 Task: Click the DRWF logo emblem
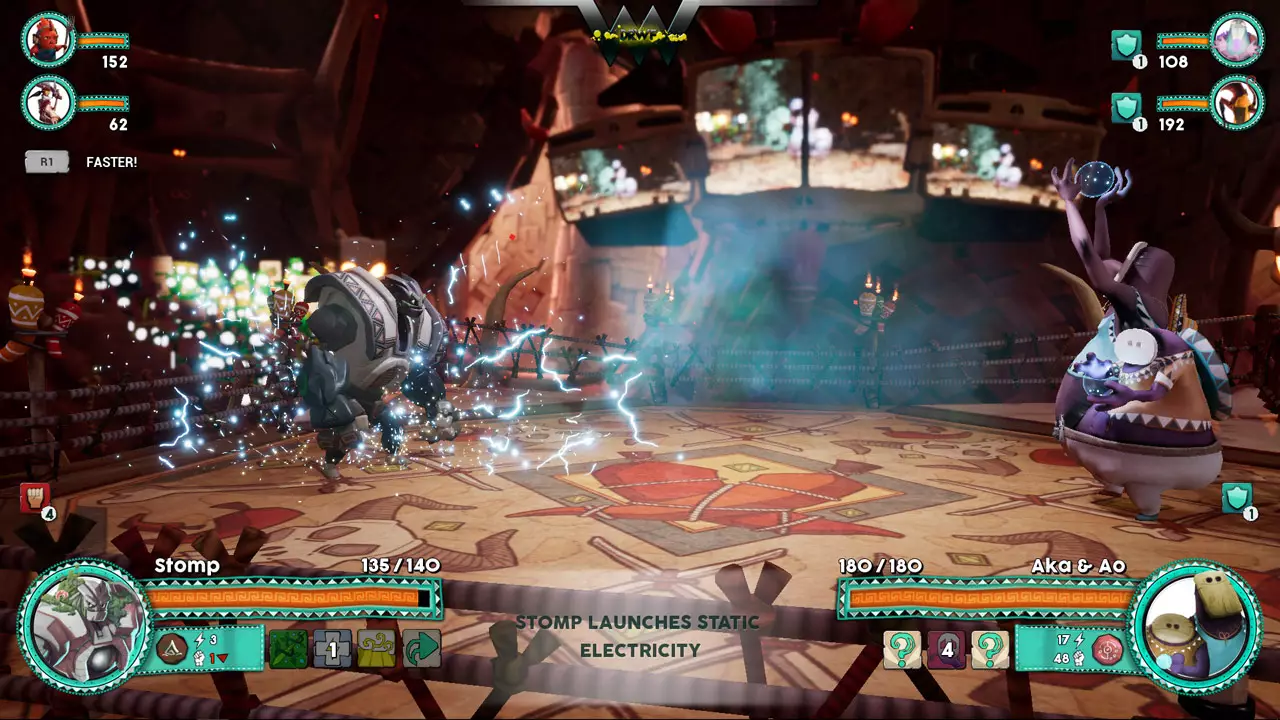click(x=640, y=32)
